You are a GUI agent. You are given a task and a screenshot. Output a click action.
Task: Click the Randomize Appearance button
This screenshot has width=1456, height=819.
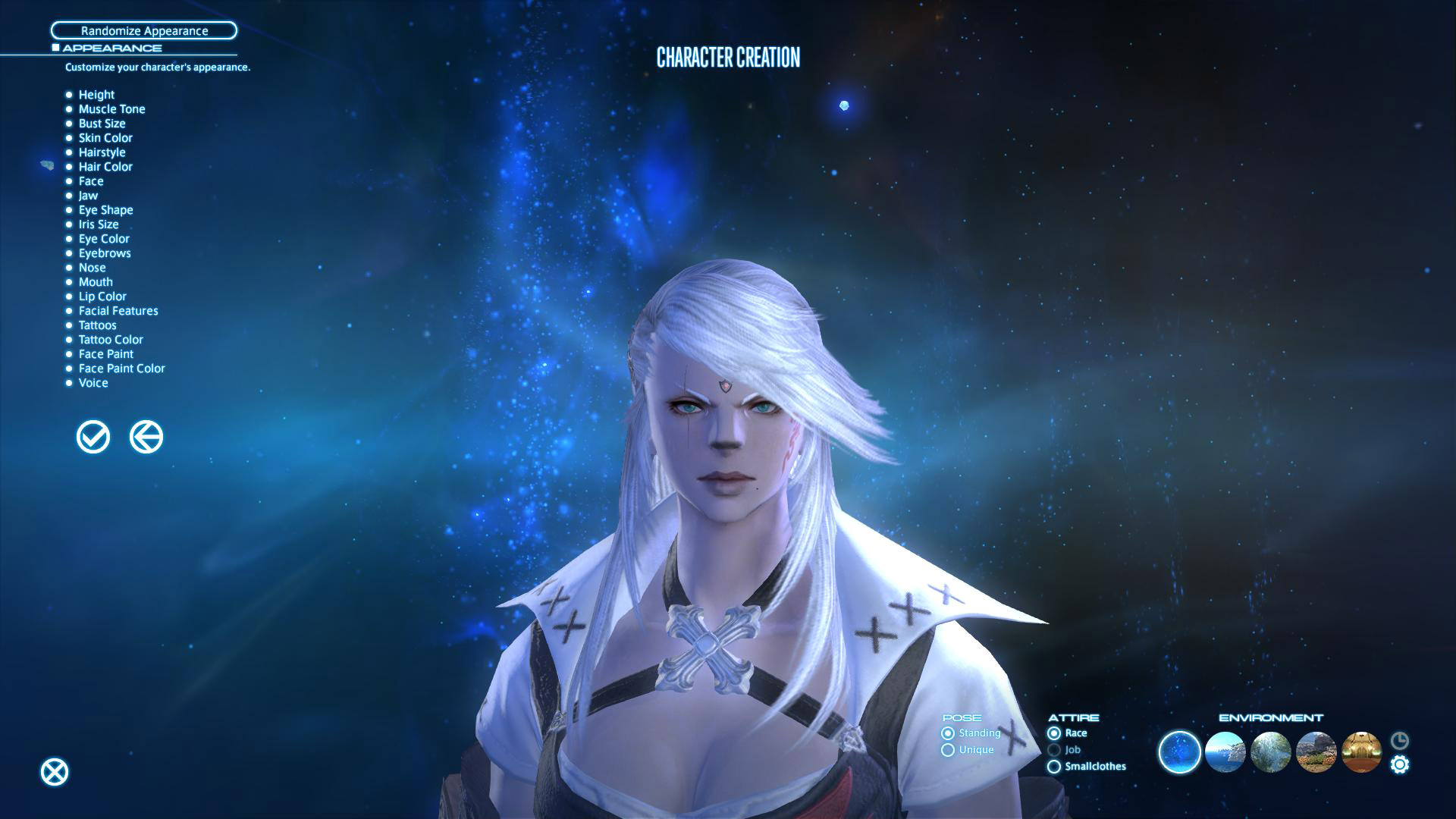pos(144,31)
